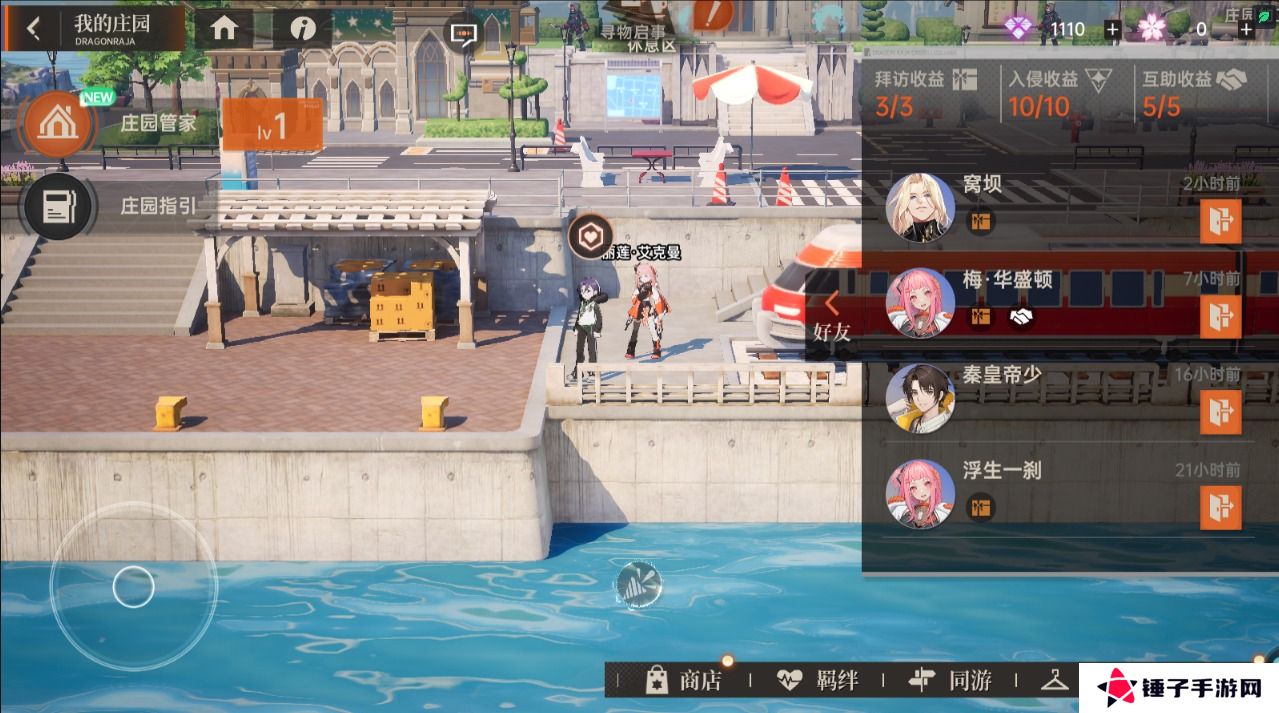Tap the heart hexagon above 丽莲·艾克曼
This screenshot has width=1279, height=713.
coord(590,236)
